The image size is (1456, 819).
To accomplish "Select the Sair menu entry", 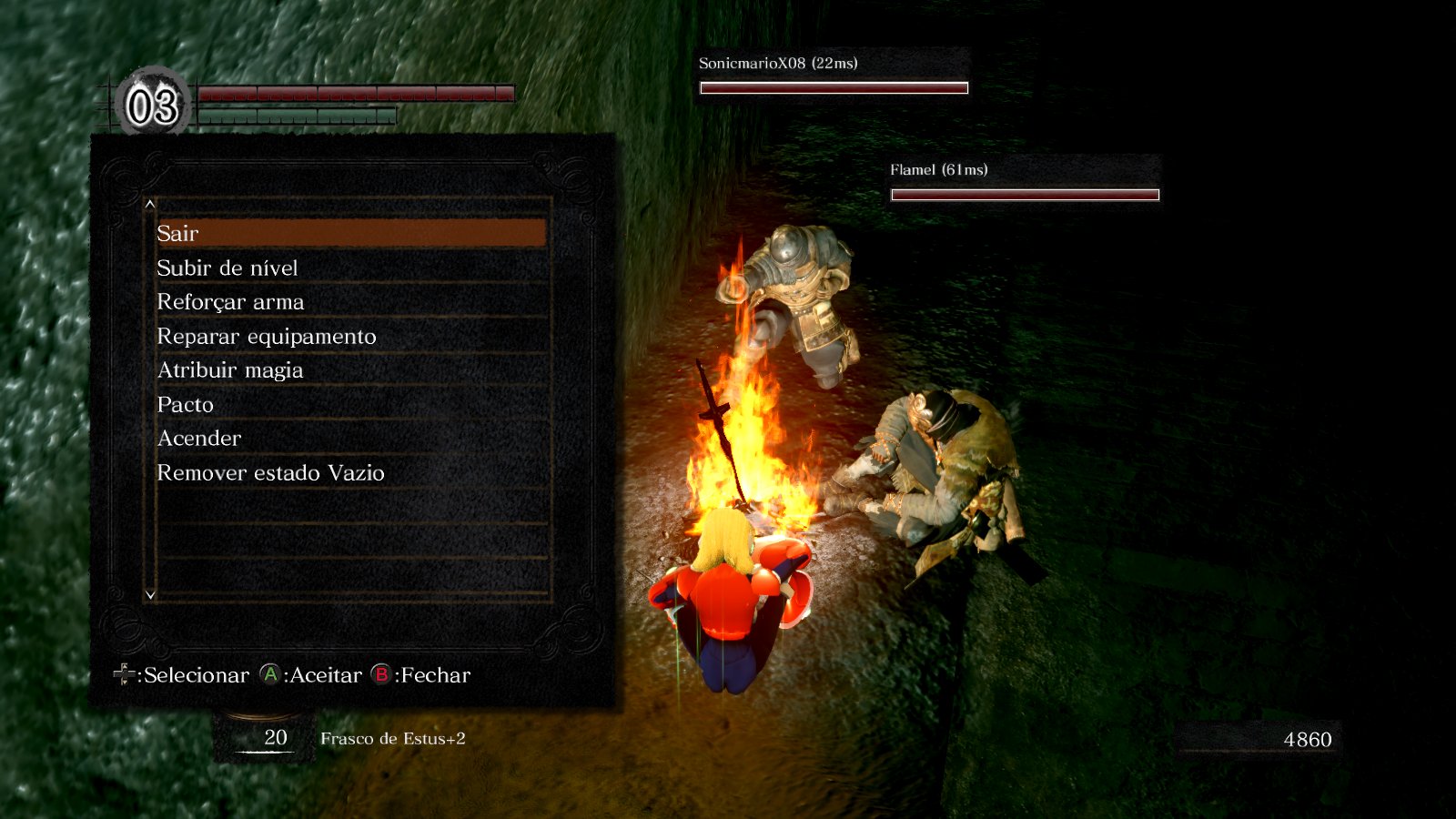I will (x=350, y=233).
